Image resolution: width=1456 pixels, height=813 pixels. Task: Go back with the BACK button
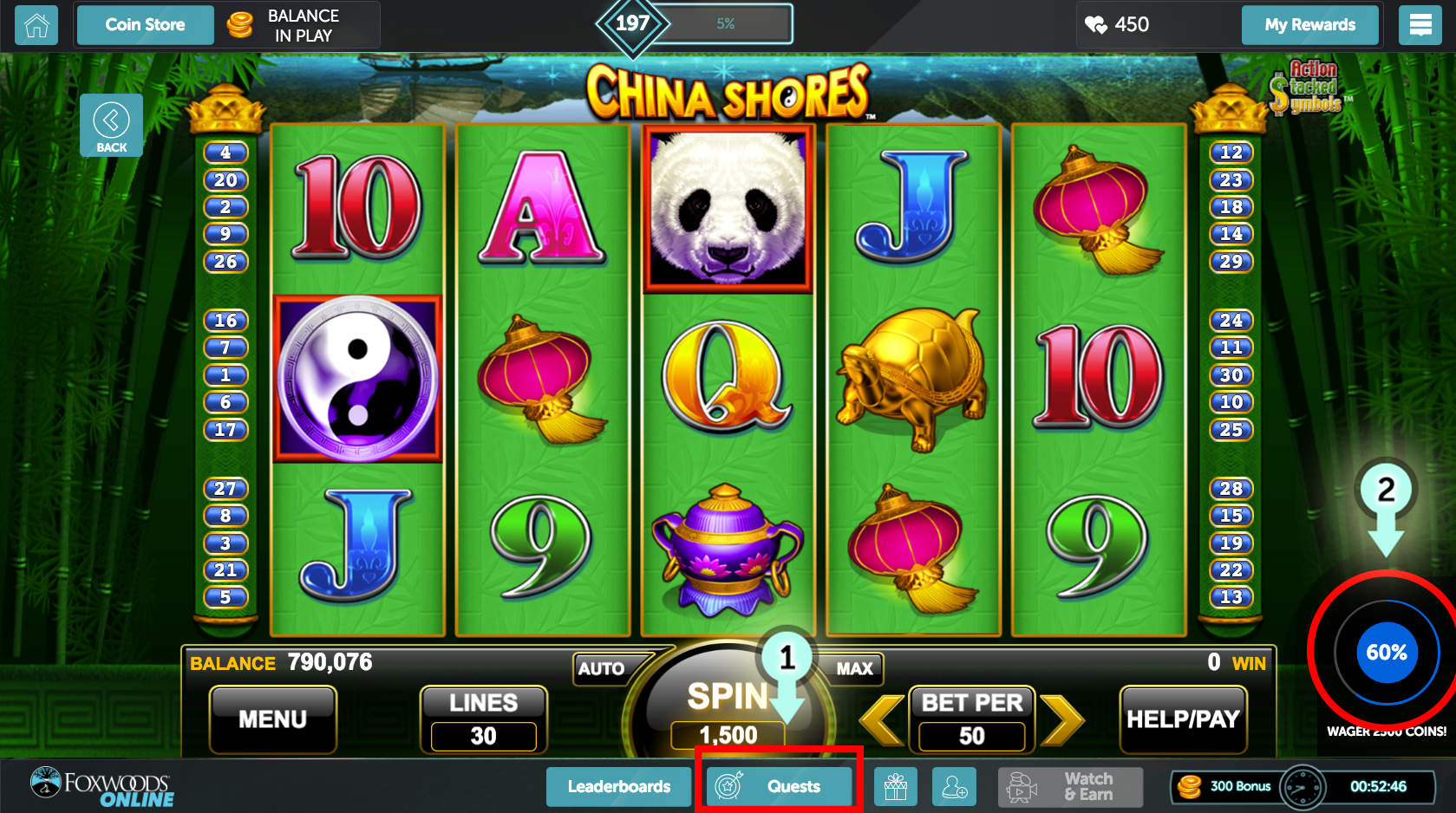pyautogui.click(x=111, y=125)
